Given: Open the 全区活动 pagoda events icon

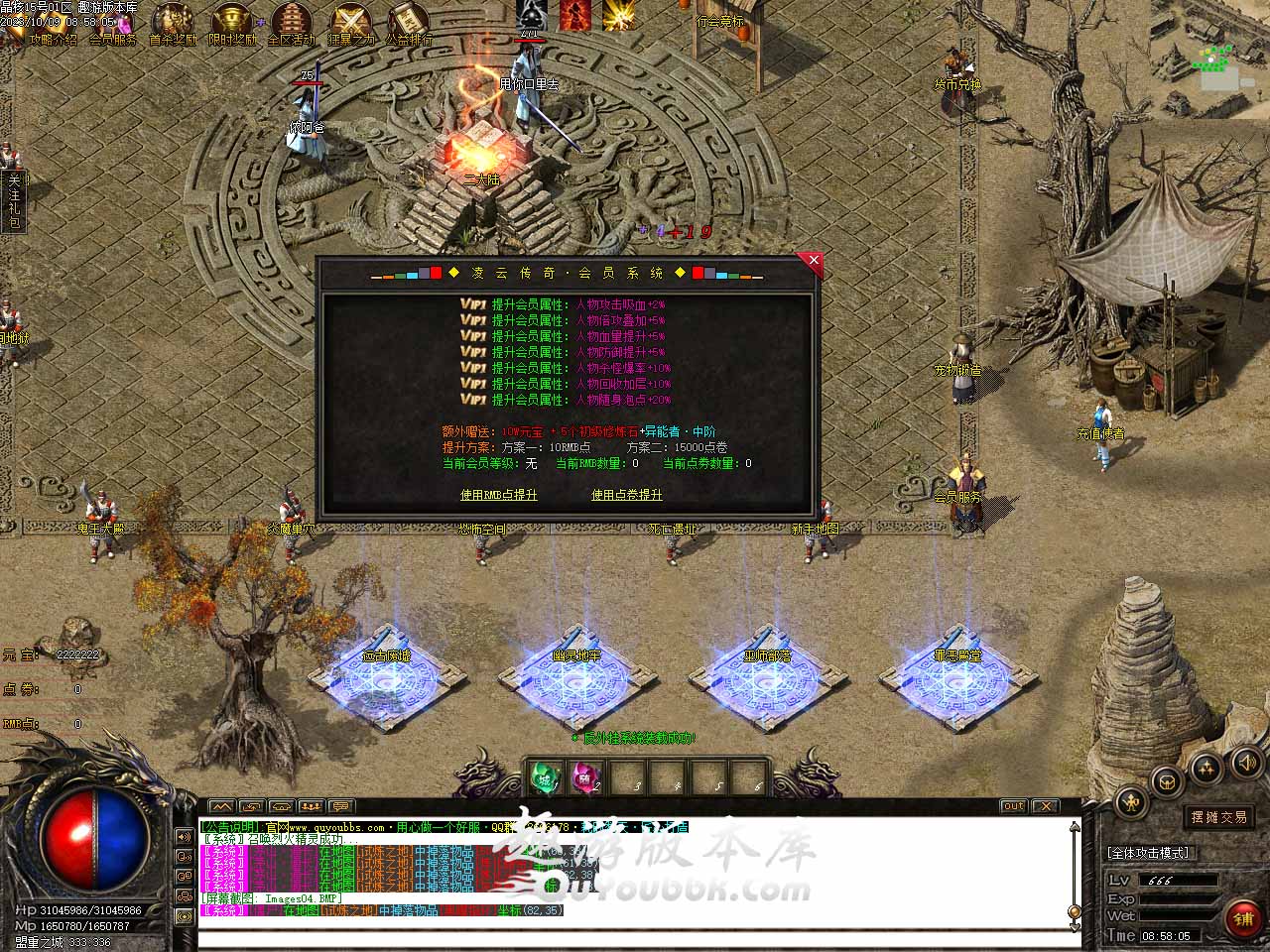Looking at the screenshot, I should click(291, 24).
